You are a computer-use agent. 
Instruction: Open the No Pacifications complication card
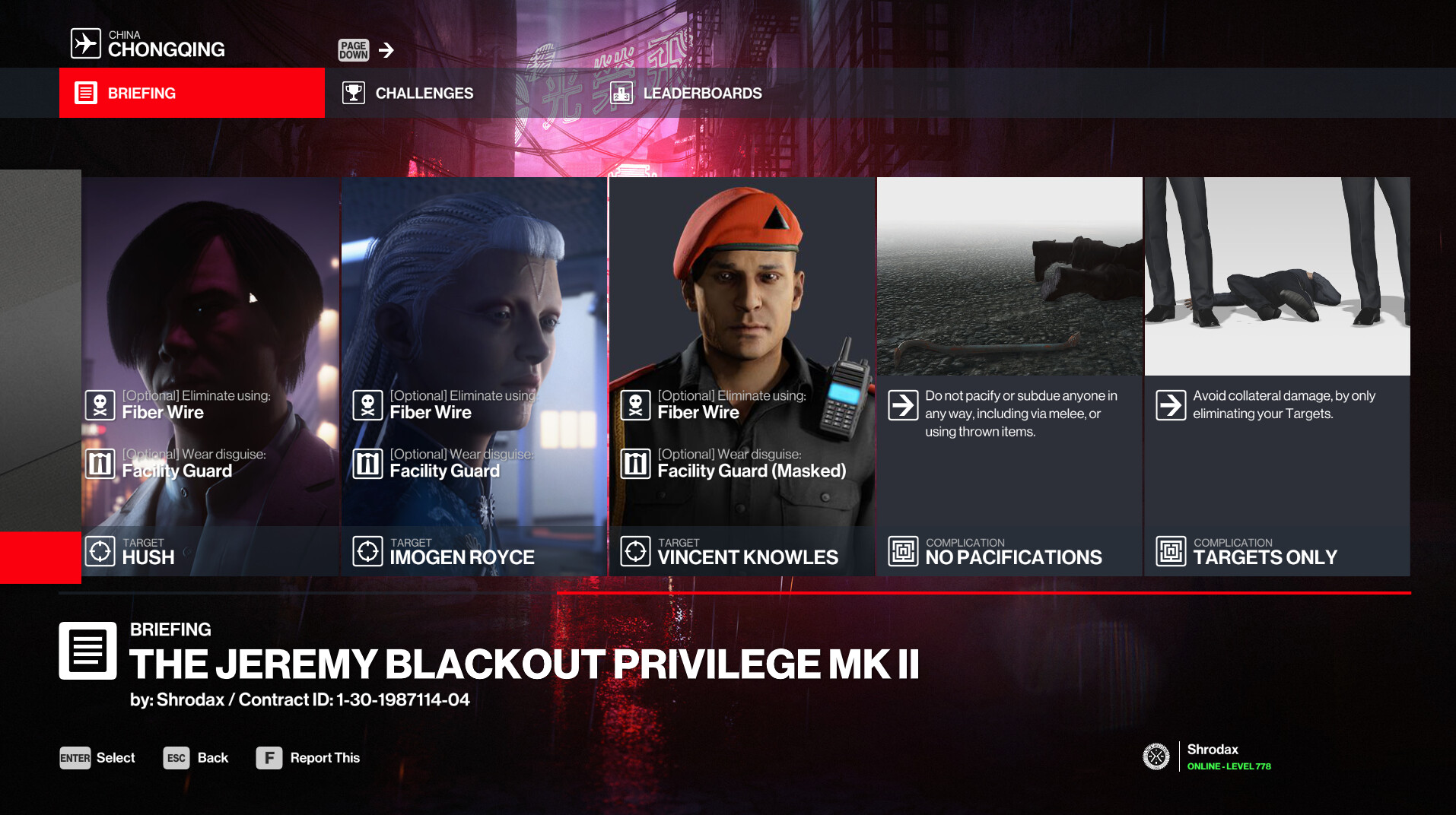click(x=1009, y=376)
